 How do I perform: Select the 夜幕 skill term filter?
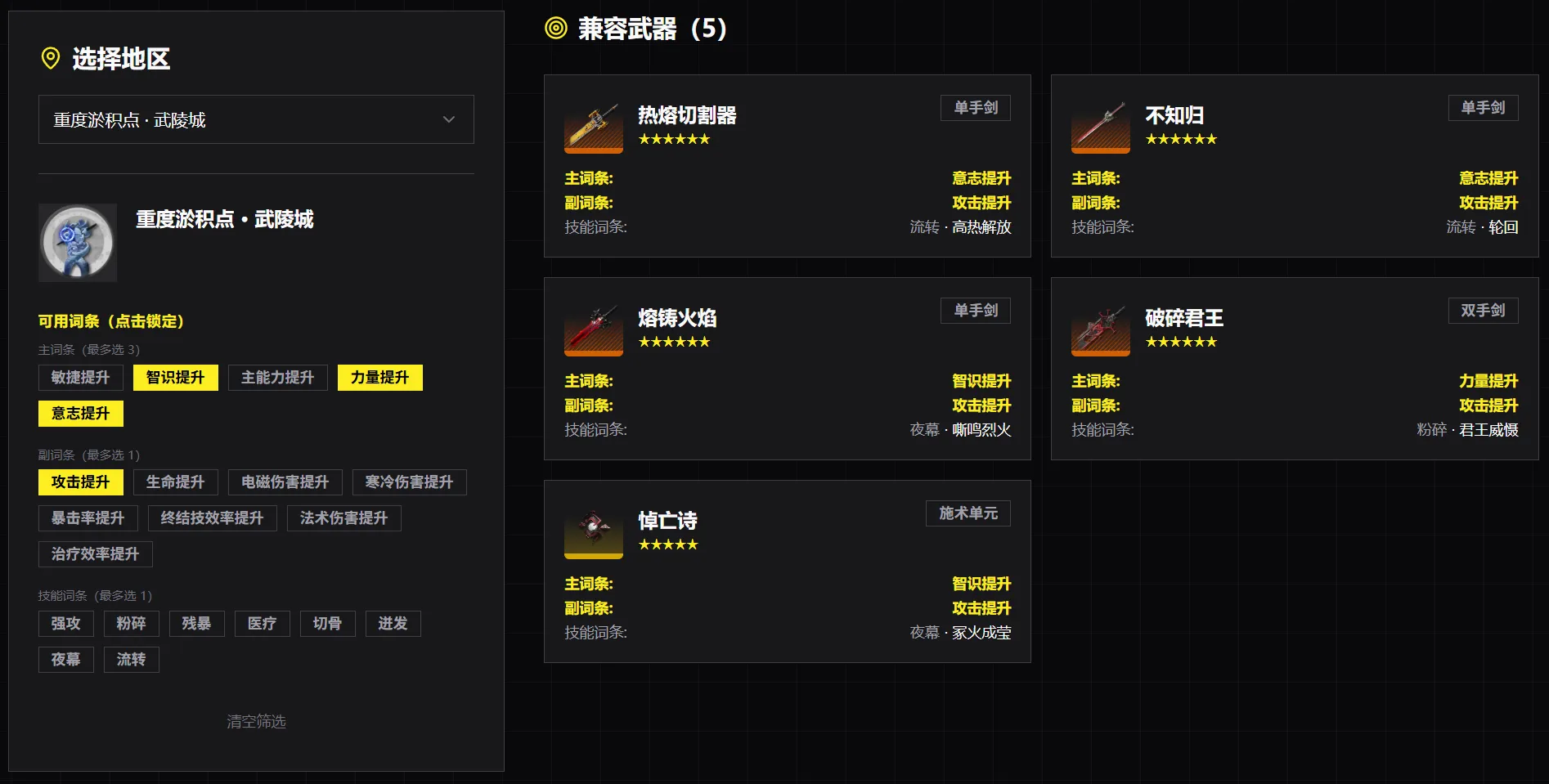(x=65, y=659)
